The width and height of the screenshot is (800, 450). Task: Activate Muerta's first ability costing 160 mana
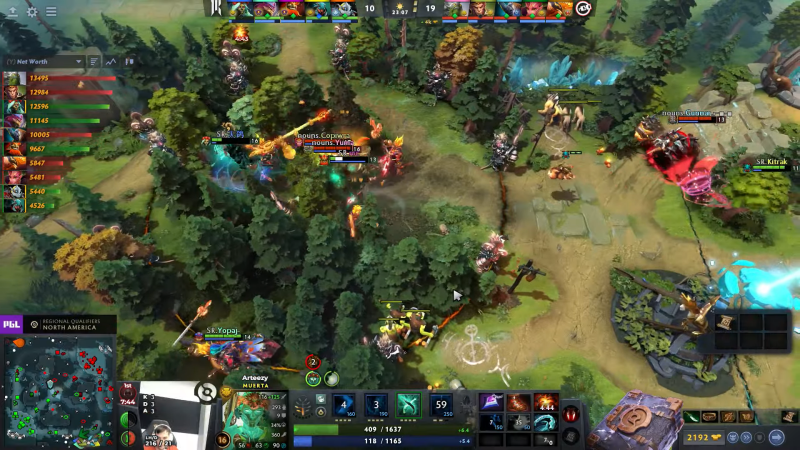tap(343, 407)
